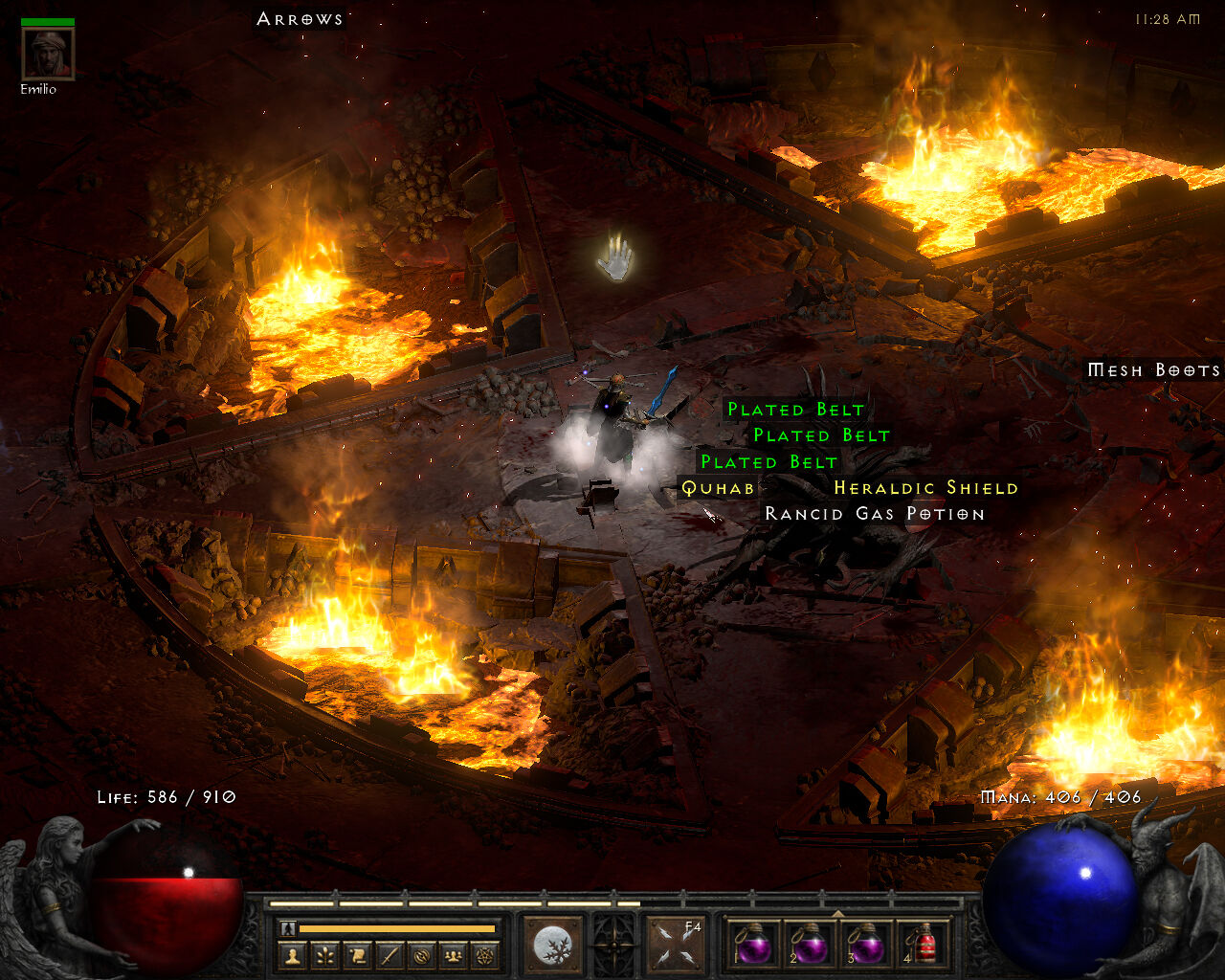This screenshot has height=980, width=1225.
Task: Pick up the Mesh Boots label
Action: [x=1154, y=370]
